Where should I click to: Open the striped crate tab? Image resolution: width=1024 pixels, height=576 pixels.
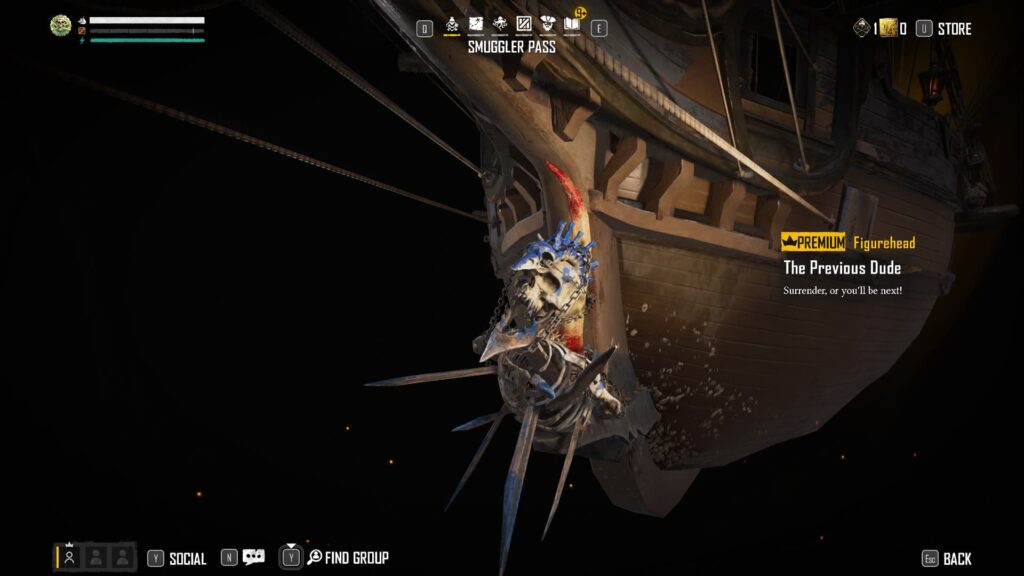[524, 25]
